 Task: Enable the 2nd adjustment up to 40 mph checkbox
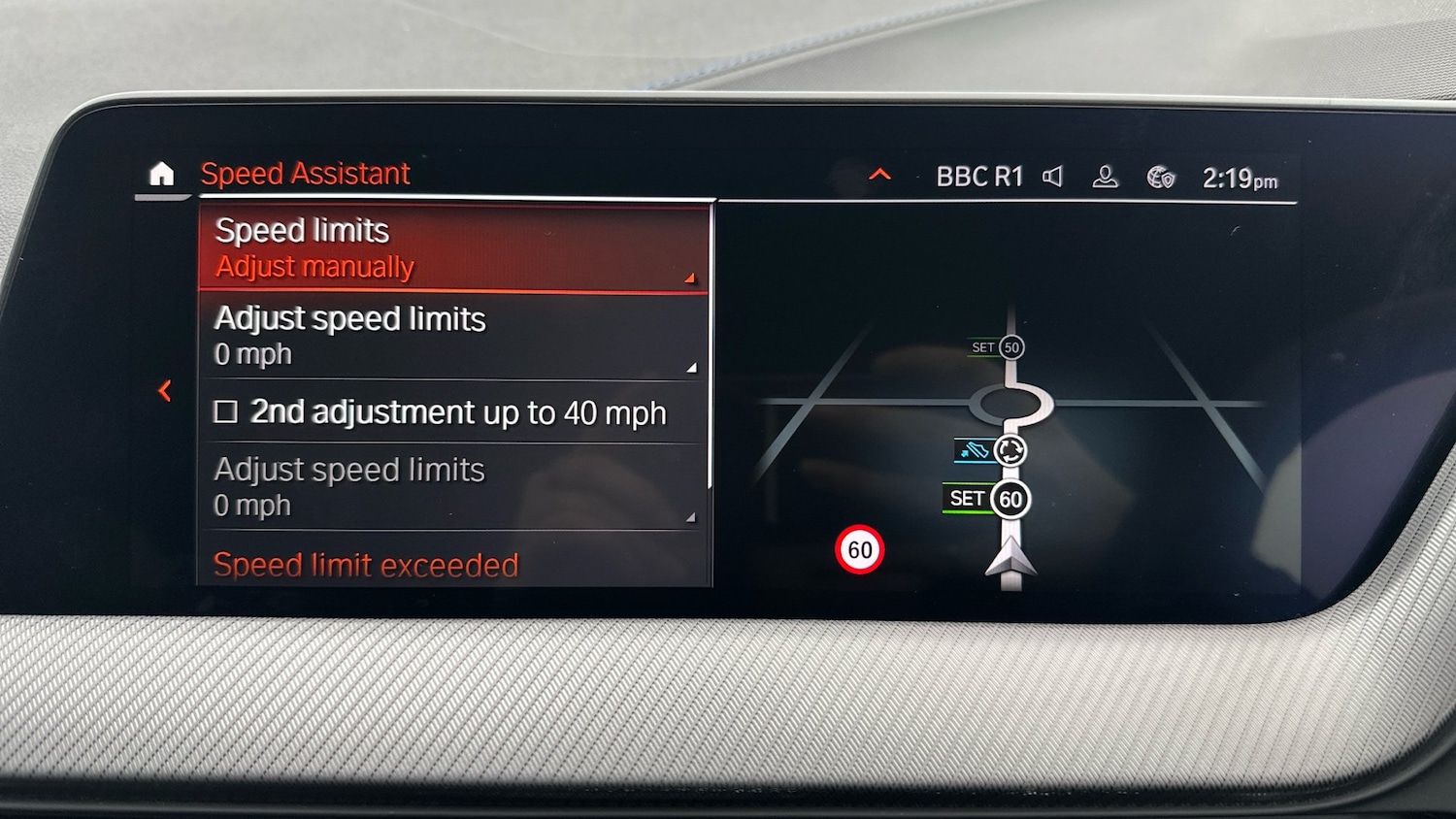228,412
